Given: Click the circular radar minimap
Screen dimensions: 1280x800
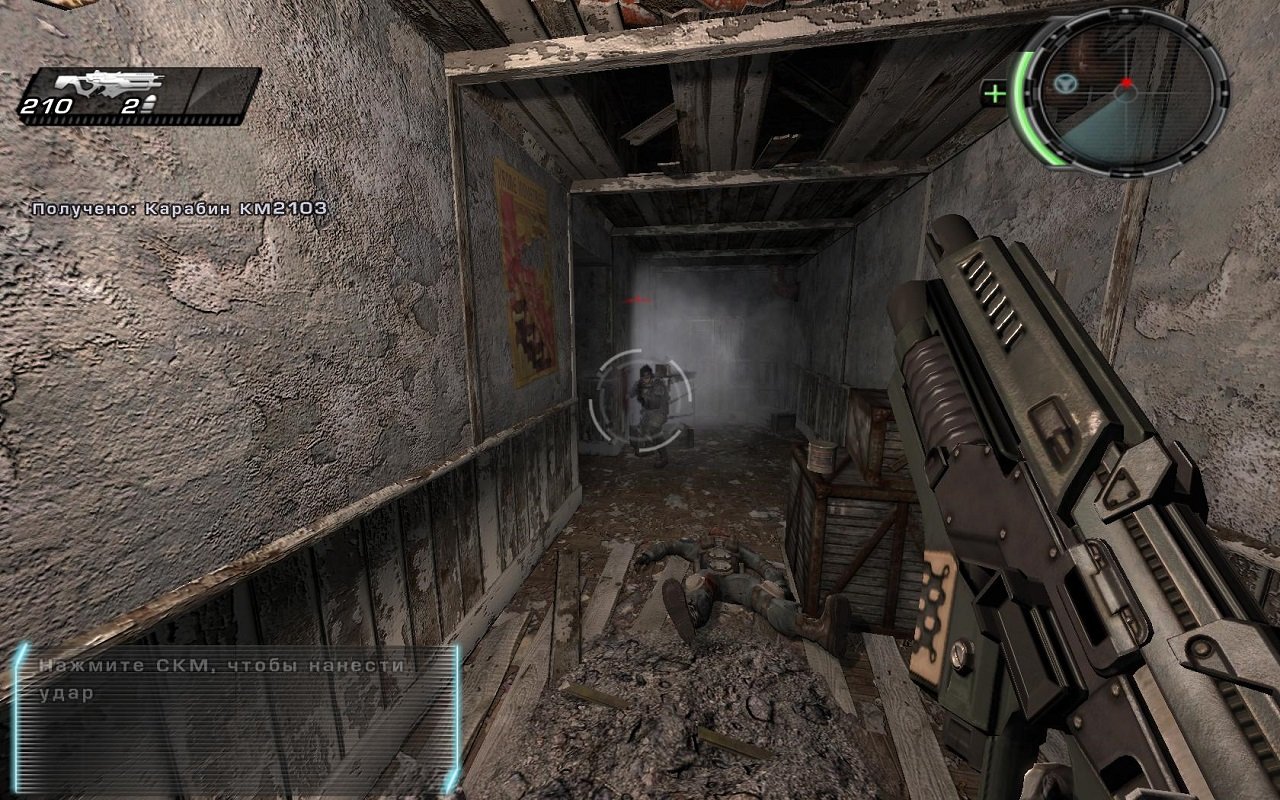Looking at the screenshot, I should [1125, 92].
